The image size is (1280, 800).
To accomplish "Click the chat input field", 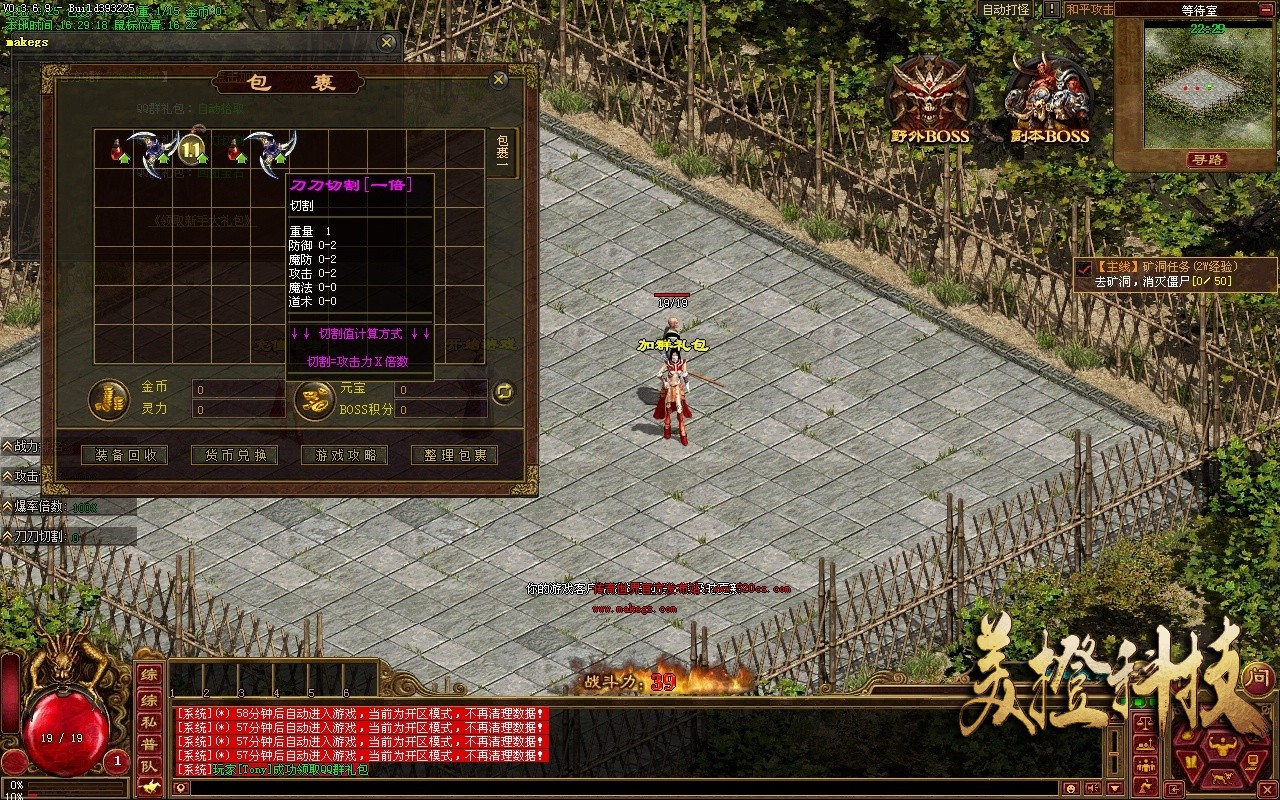I will click(x=600, y=788).
